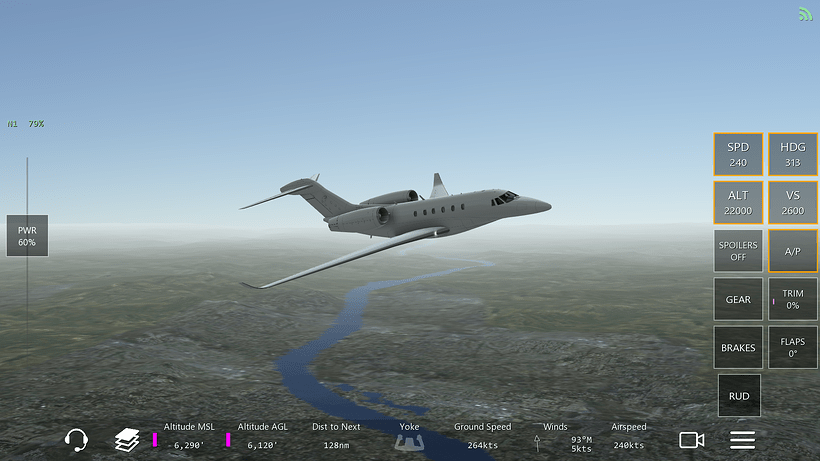The height and width of the screenshot is (461, 820).
Task: Open the hamburger main menu
Action: [742, 440]
